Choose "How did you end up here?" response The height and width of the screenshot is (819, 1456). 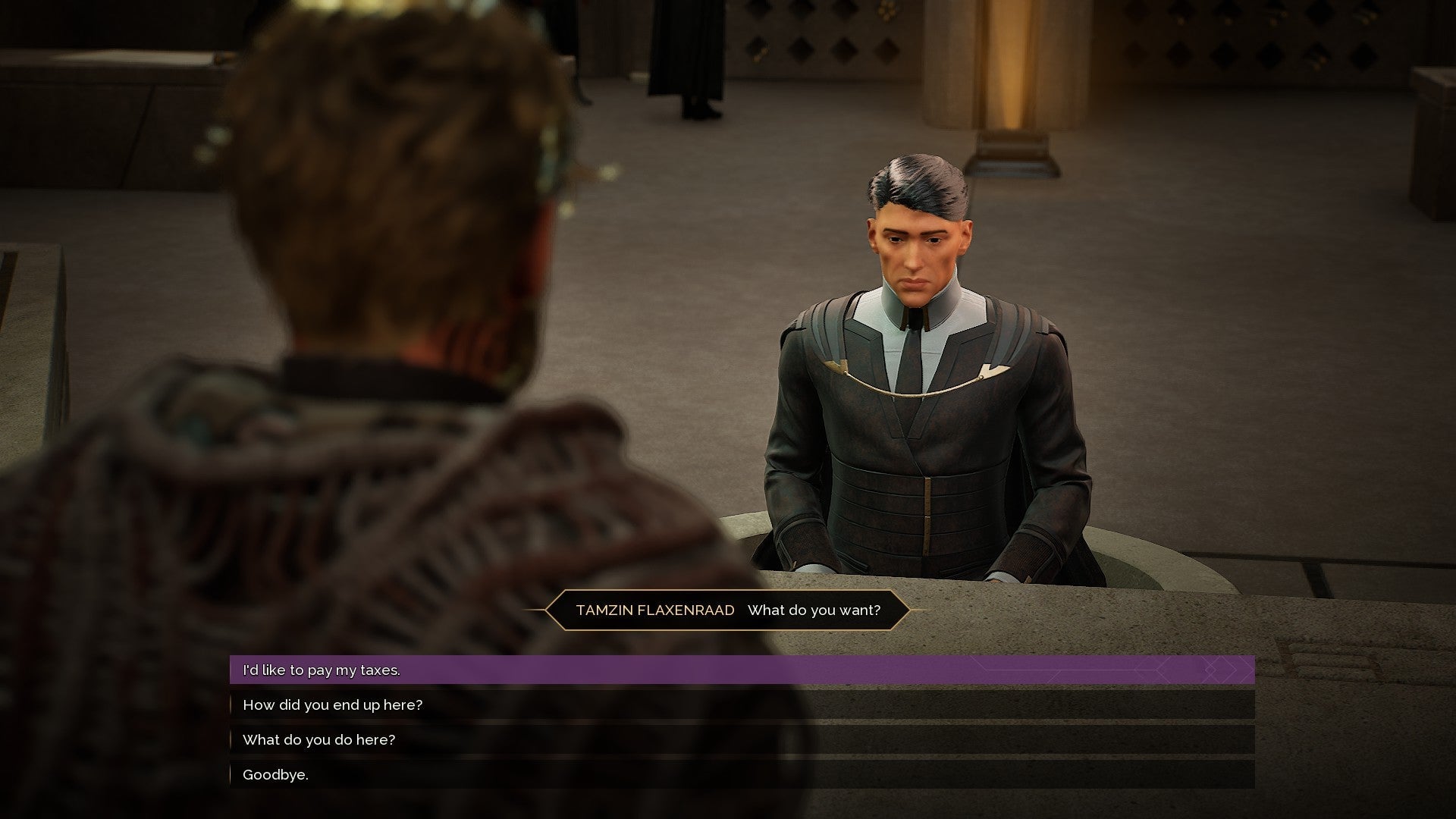pos(334,705)
